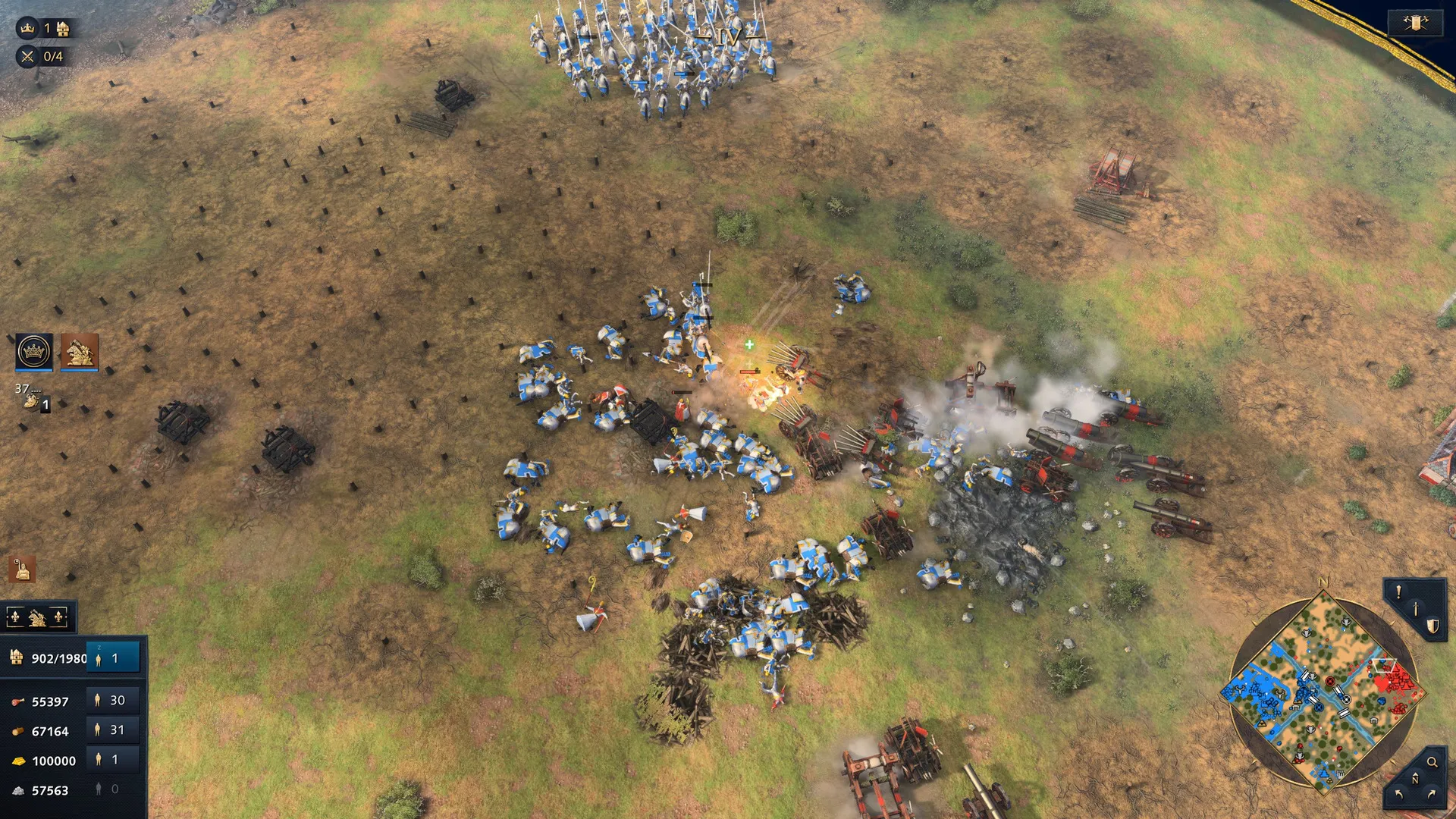
Task: Click the sword attack ping button
Action: point(1415,608)
